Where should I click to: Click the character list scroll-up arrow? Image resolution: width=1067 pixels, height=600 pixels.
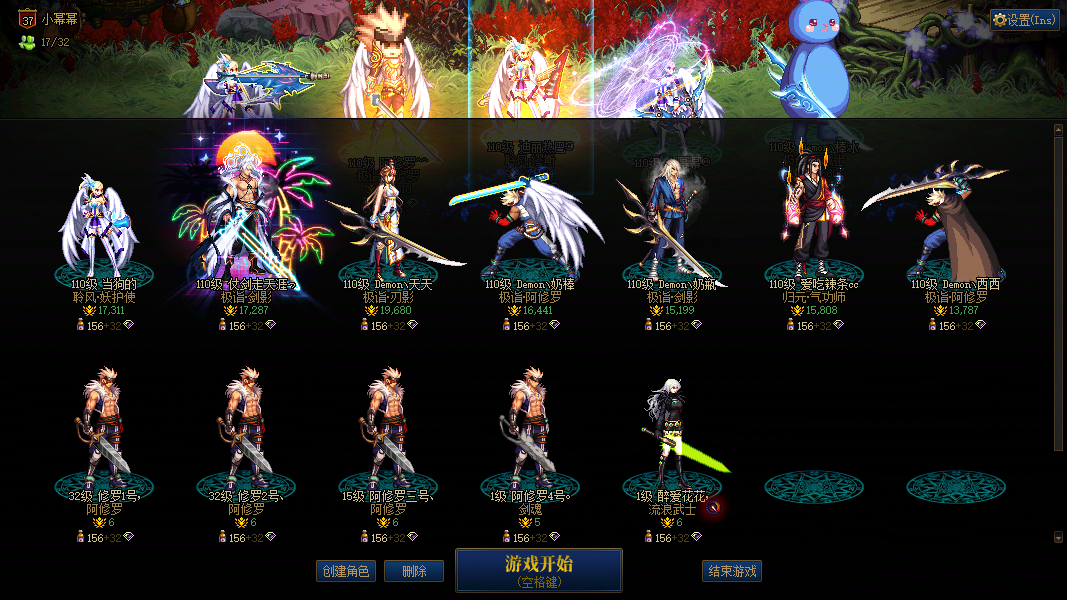pos(1059,129)
